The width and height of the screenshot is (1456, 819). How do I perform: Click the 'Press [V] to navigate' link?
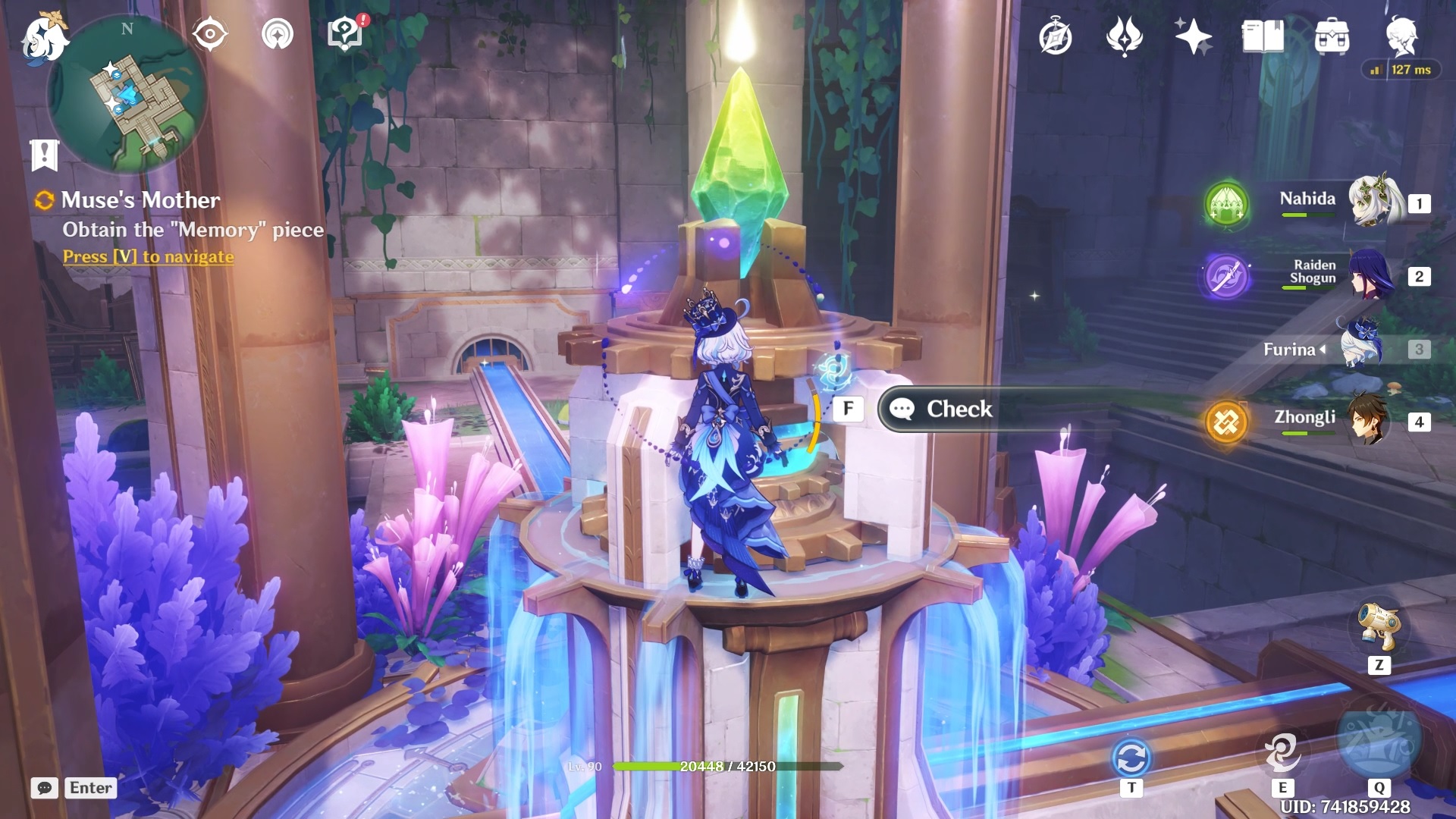pyautogui.click(x=148, y=257)
